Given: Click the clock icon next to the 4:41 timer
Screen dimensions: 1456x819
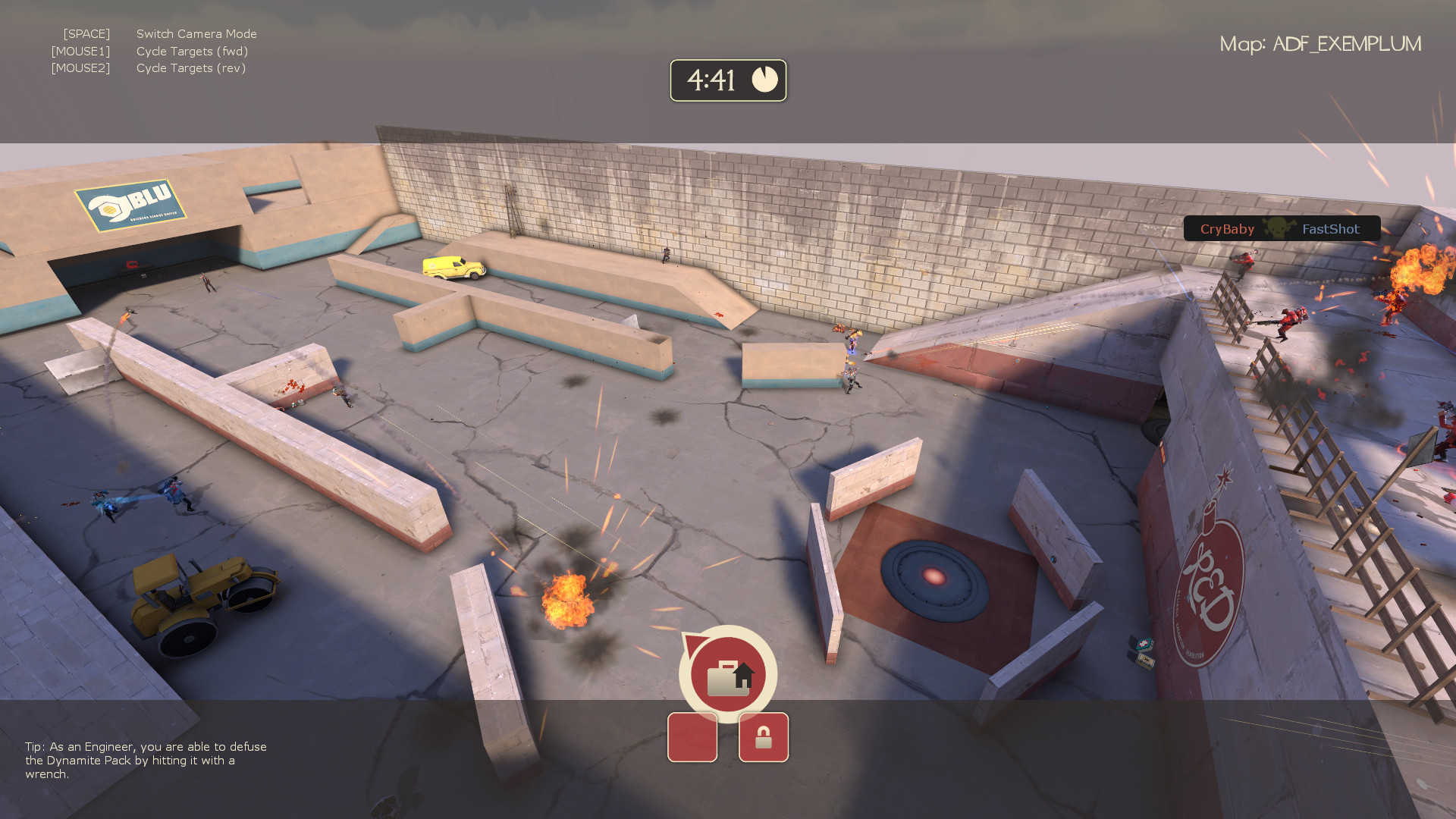Looking at the screenshot, I should [x=765, y=79].
